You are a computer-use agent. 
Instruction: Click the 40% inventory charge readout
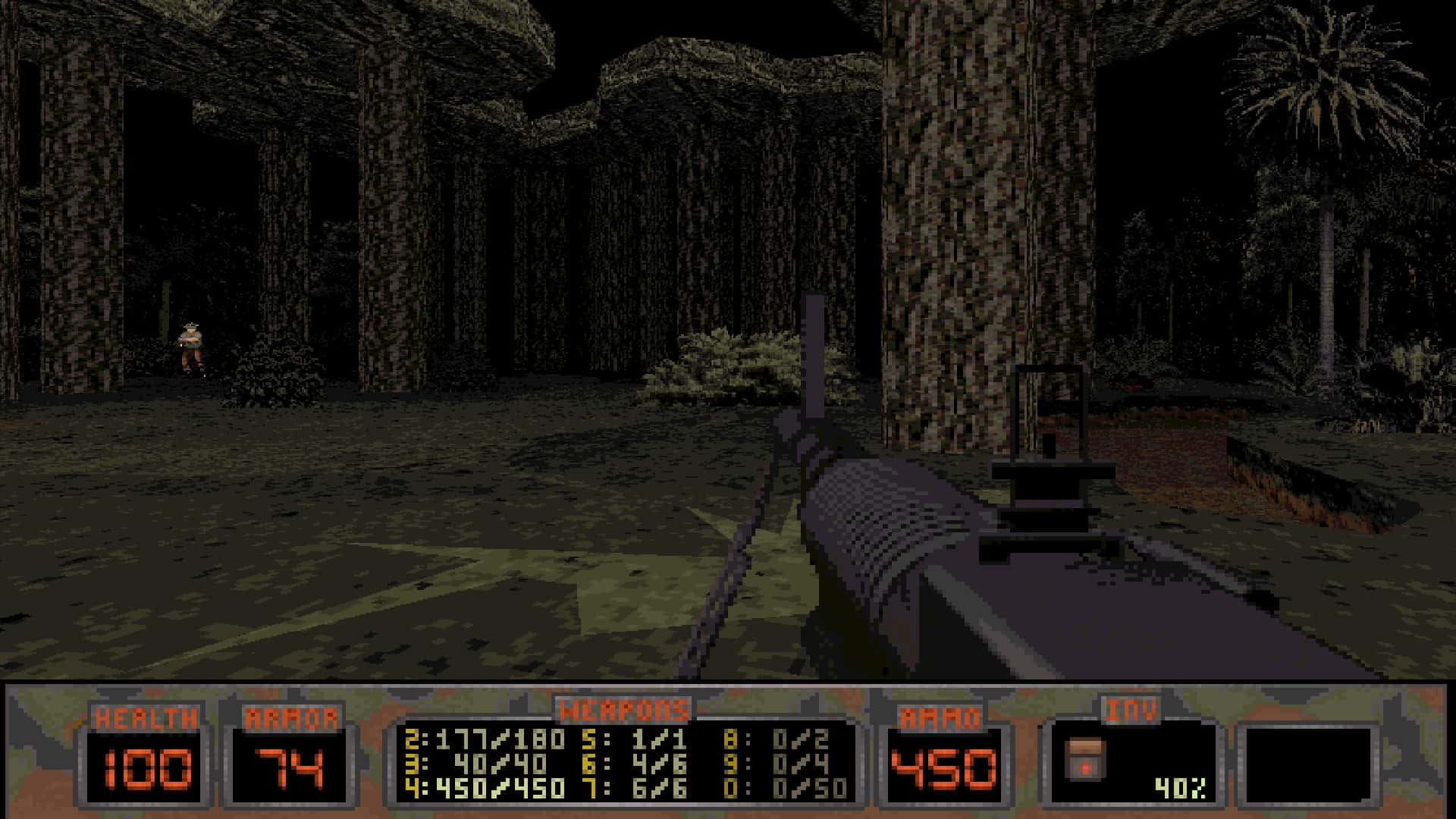(x=1179, y=789)
